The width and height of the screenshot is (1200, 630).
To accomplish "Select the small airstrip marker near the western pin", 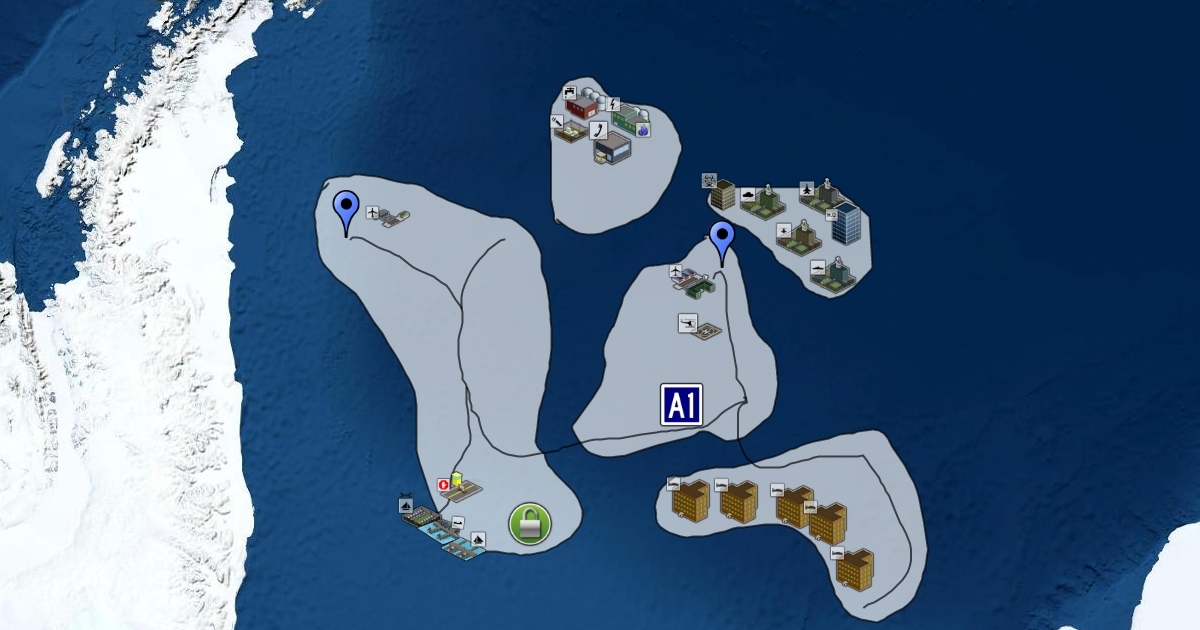I will pyautogui.click(x=390, y=216).
